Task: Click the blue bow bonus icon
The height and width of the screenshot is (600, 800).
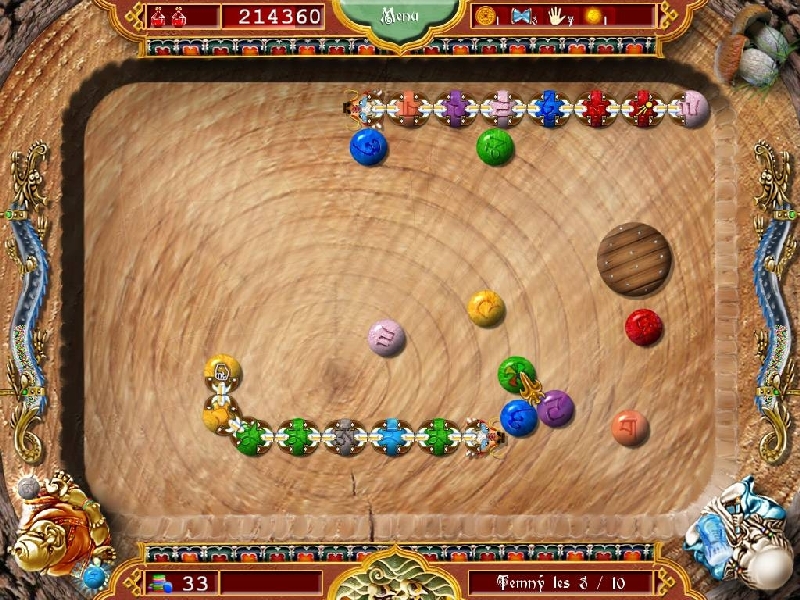Action: 521,16
